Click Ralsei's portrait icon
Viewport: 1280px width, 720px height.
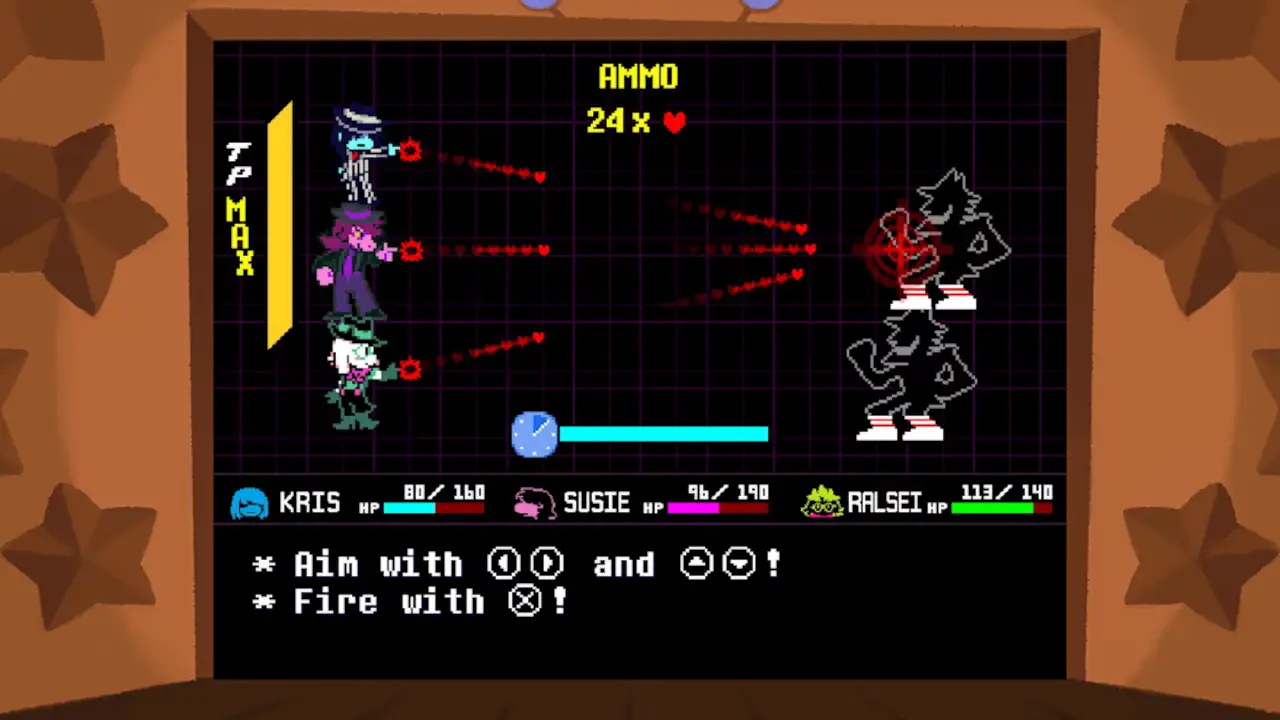[822, 503]
